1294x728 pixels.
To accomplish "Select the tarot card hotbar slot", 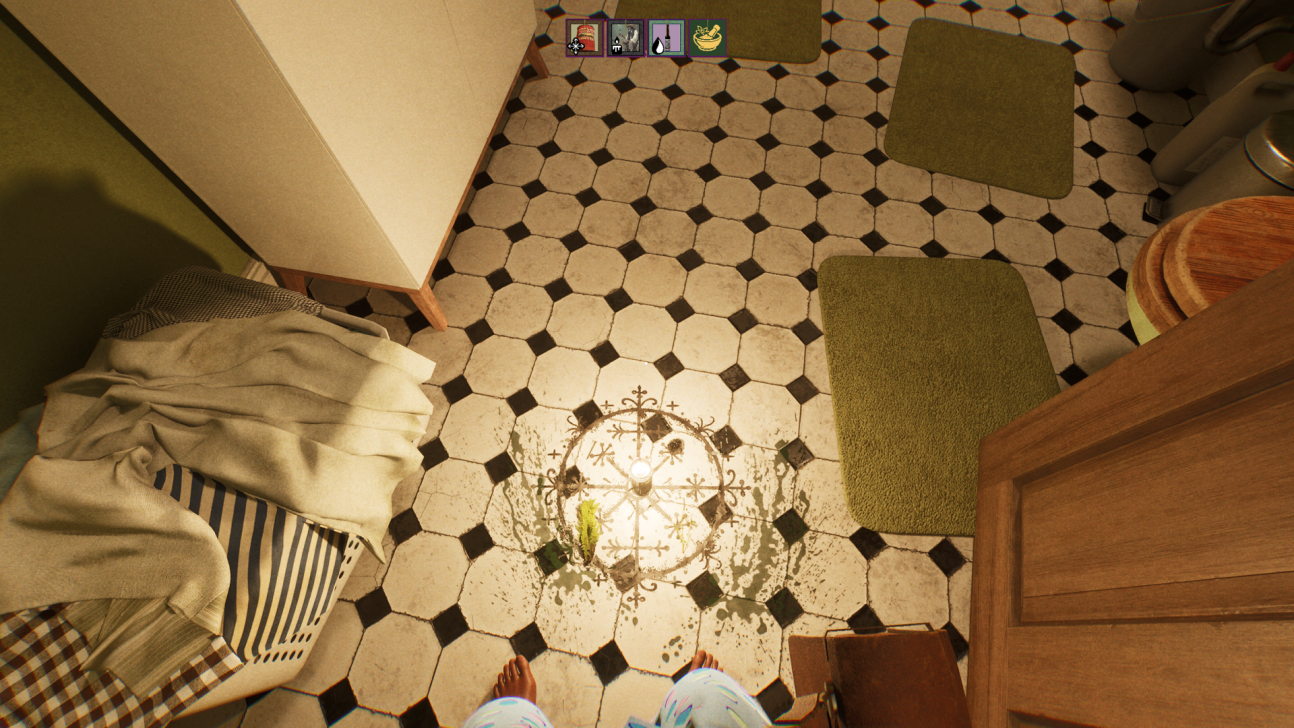I will (626, 38).
